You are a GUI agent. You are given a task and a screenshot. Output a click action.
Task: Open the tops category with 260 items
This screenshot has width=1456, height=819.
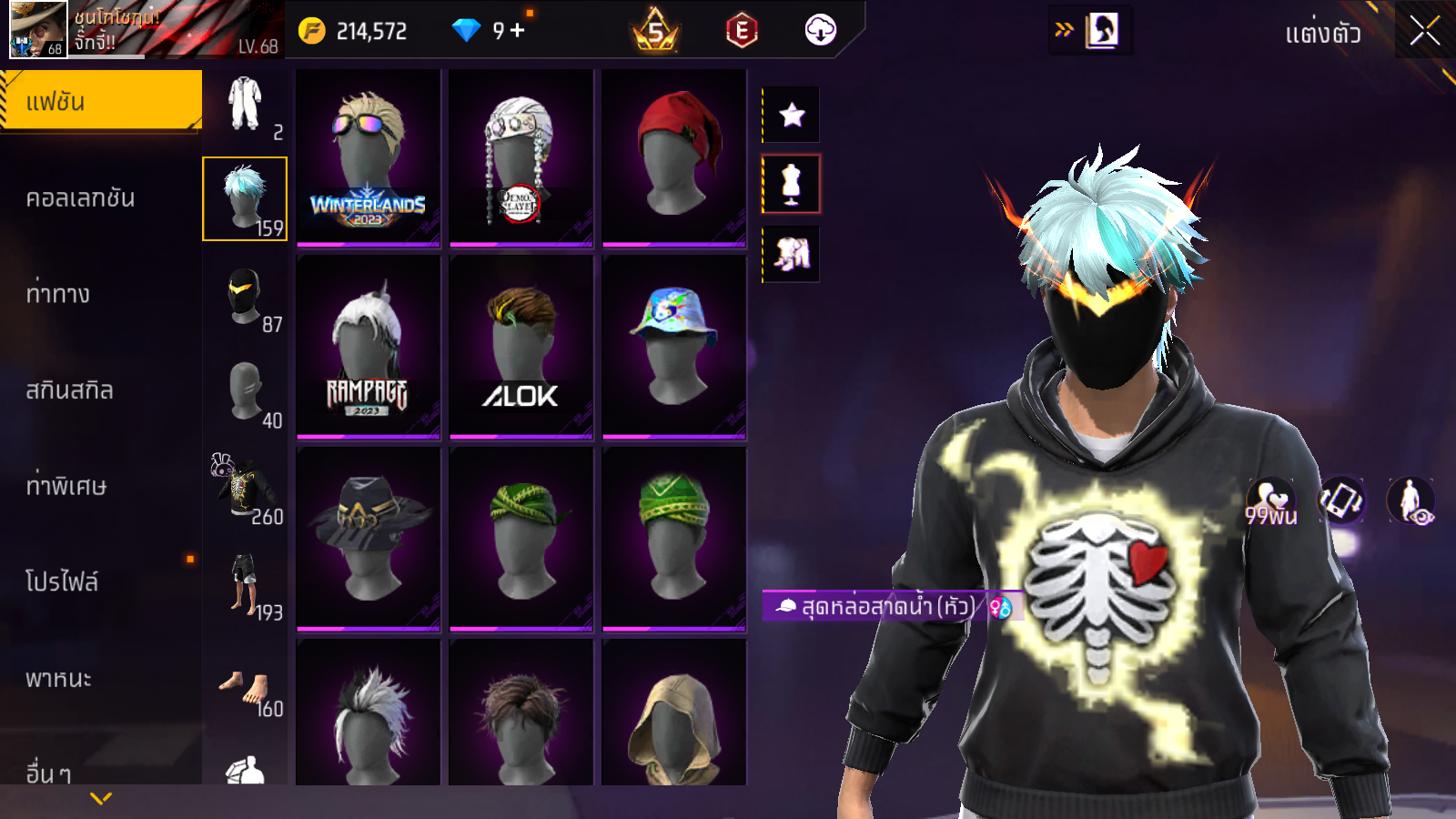pos(245,489)
